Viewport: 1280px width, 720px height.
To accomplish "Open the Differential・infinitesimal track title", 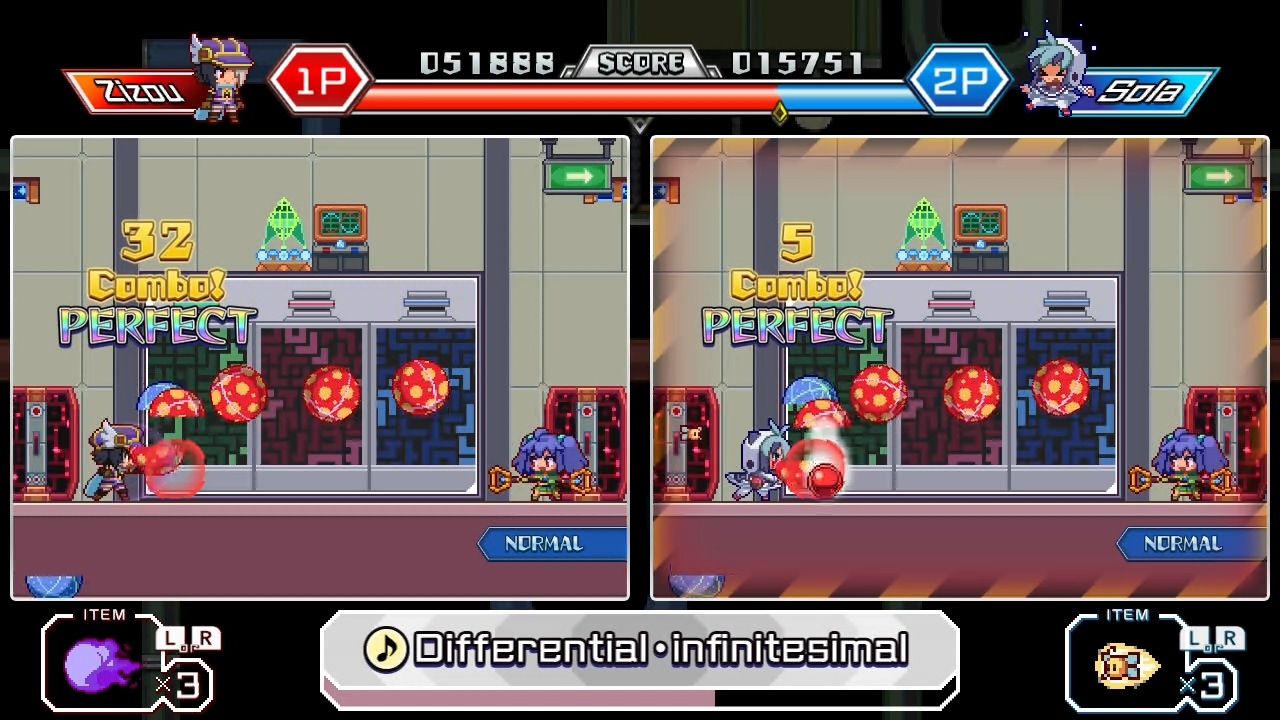I will tap(660, 650).
